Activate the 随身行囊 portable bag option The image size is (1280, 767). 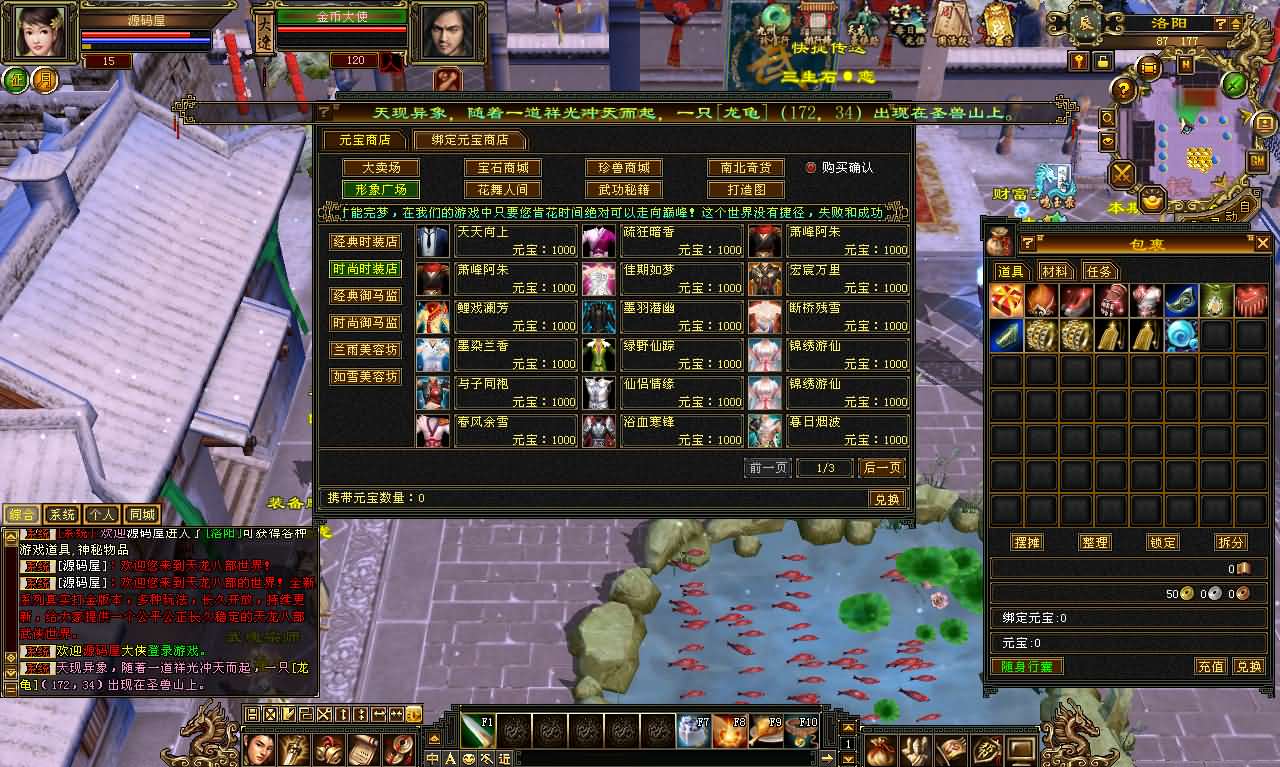click(1029, 665)
